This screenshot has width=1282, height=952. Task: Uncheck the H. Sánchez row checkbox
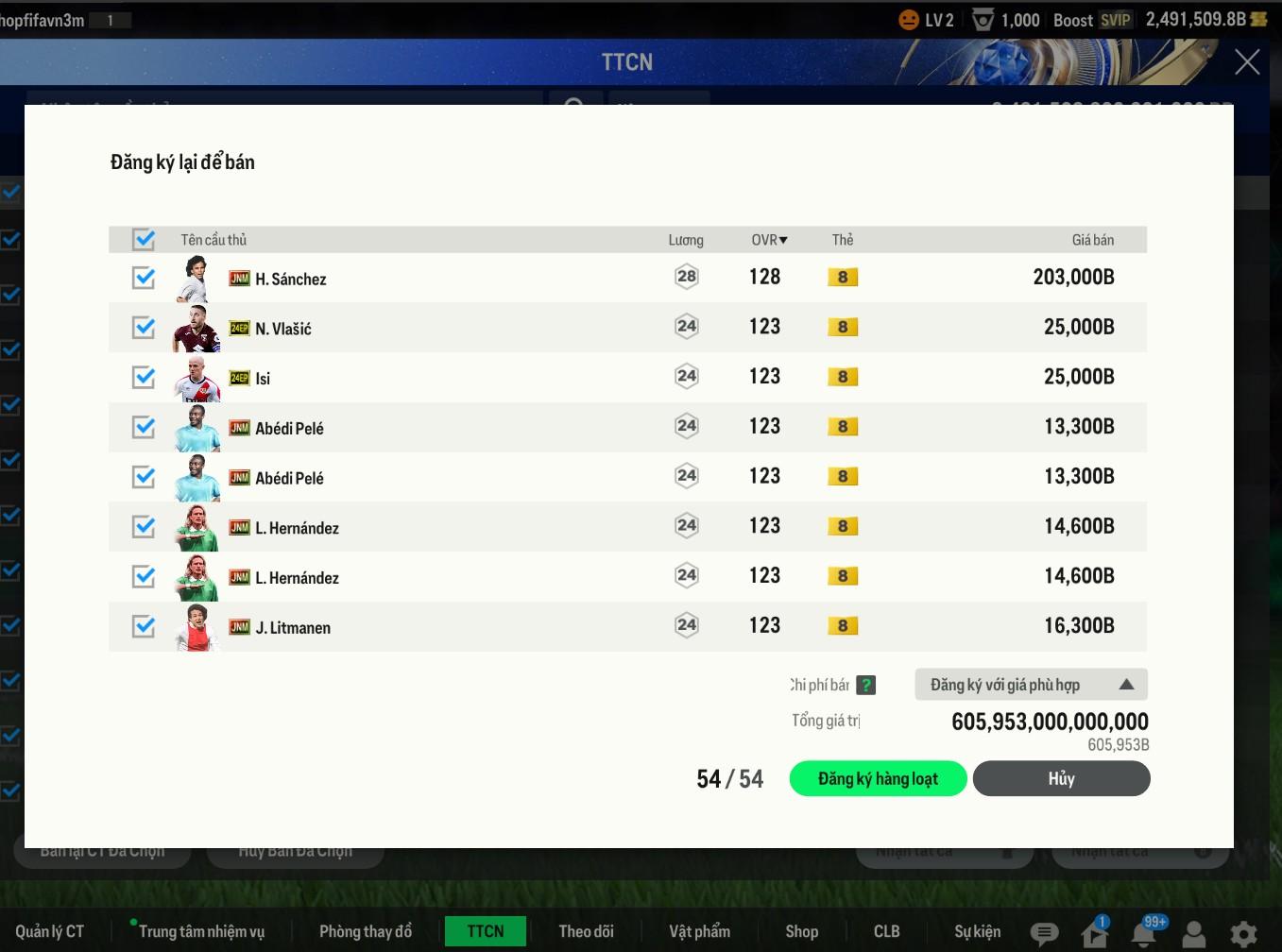[x=144, y=278]
